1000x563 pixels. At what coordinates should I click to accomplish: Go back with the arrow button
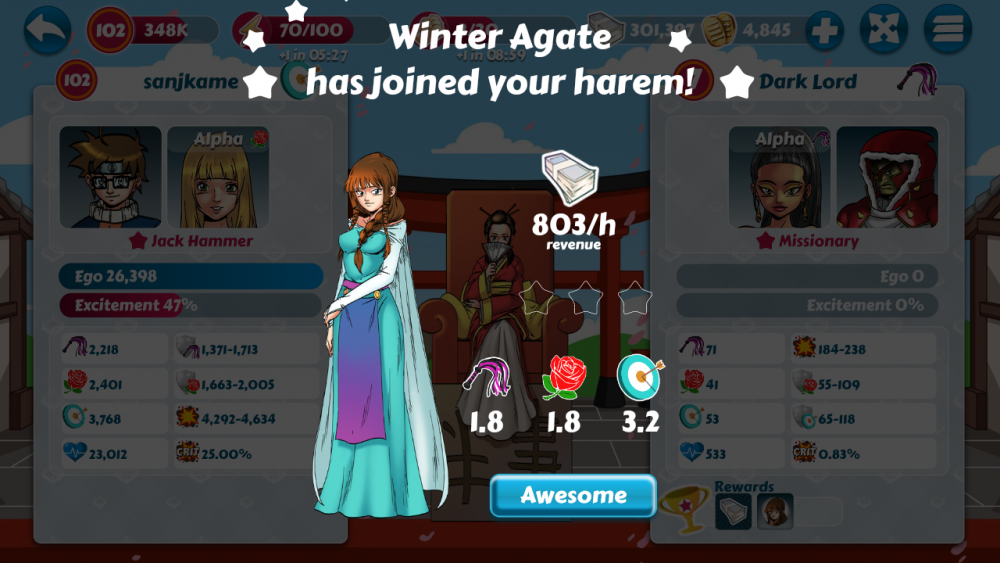click(x=47, y=30)
